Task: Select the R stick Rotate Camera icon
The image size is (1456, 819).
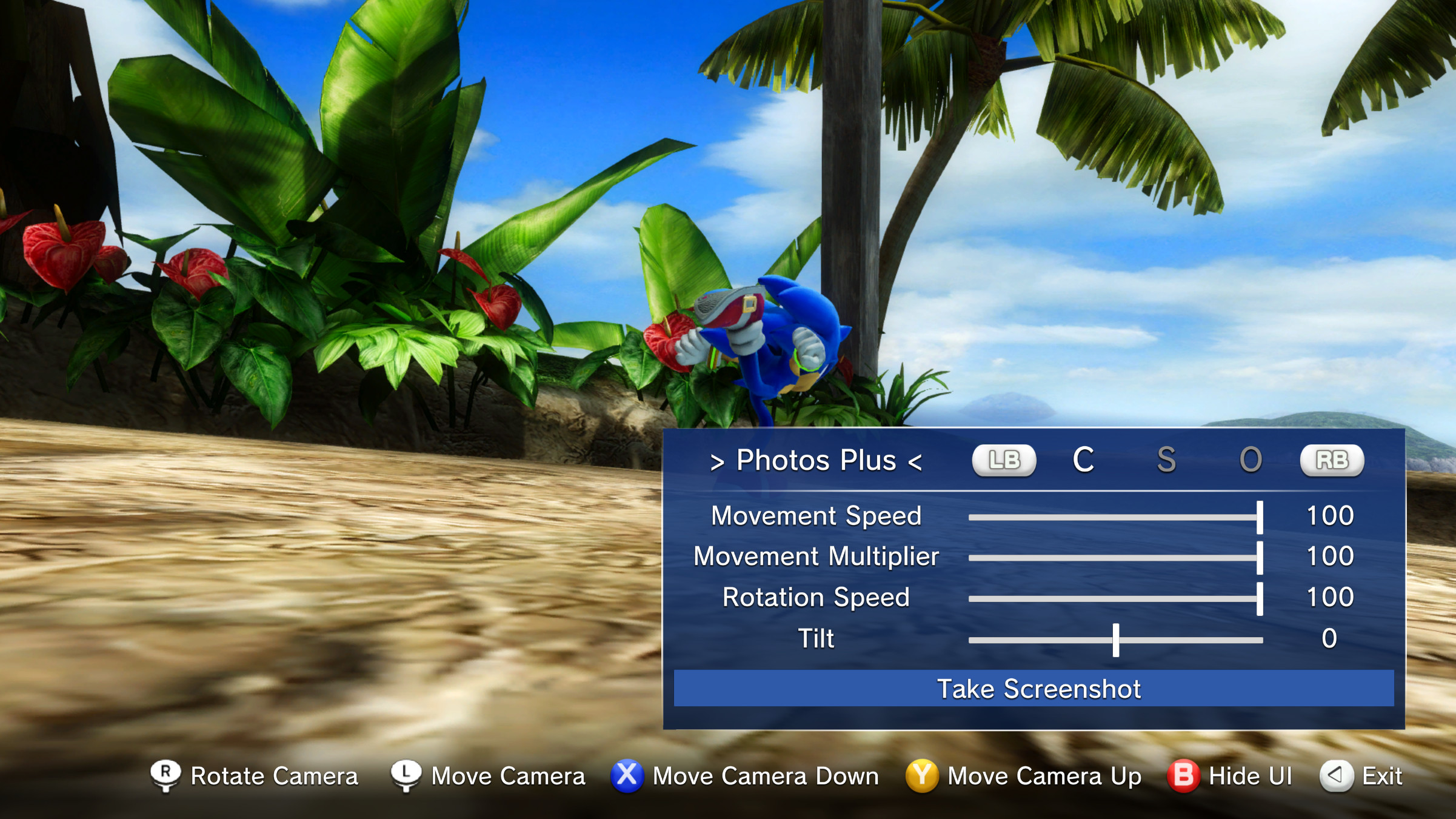Action: (166, 775)
